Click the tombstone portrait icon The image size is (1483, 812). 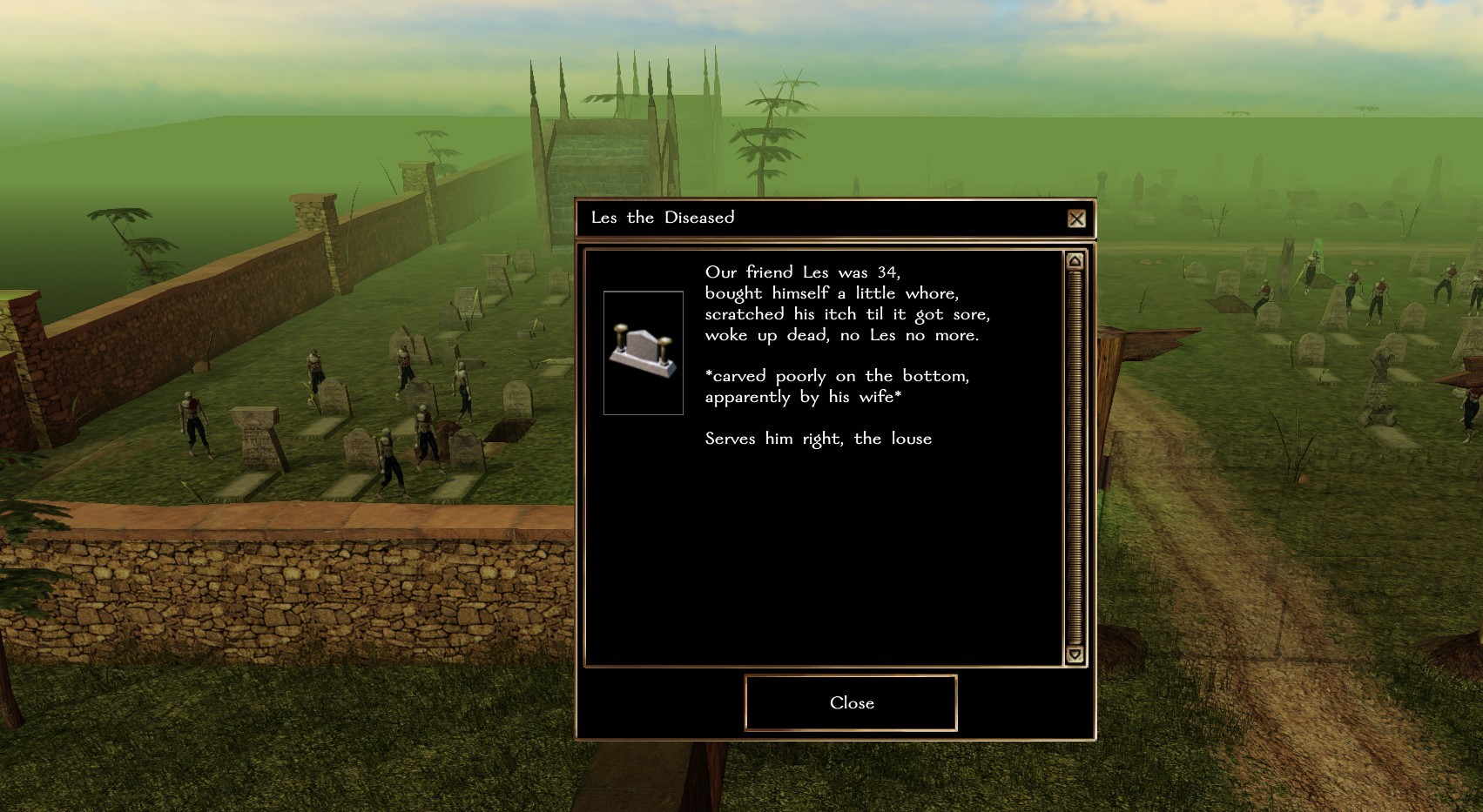pos(644,352)
